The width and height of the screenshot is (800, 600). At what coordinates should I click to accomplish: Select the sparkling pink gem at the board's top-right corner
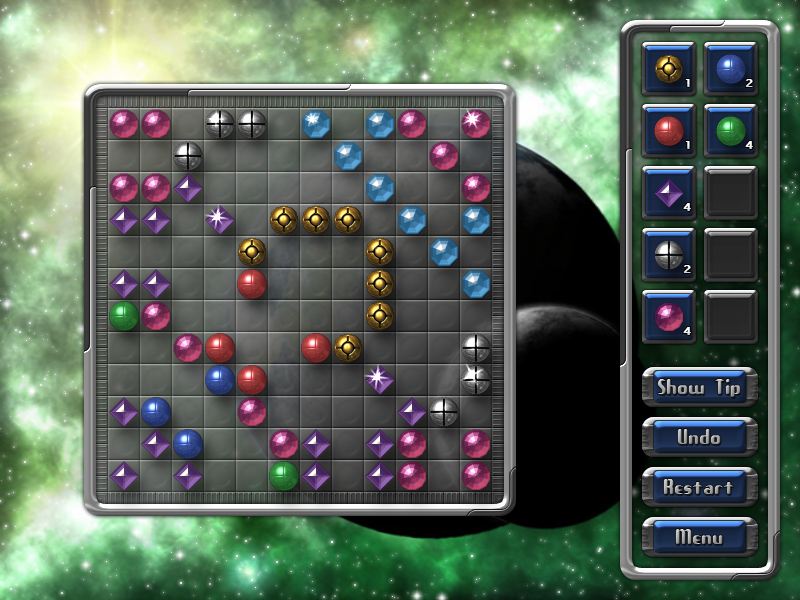point(476,123)
